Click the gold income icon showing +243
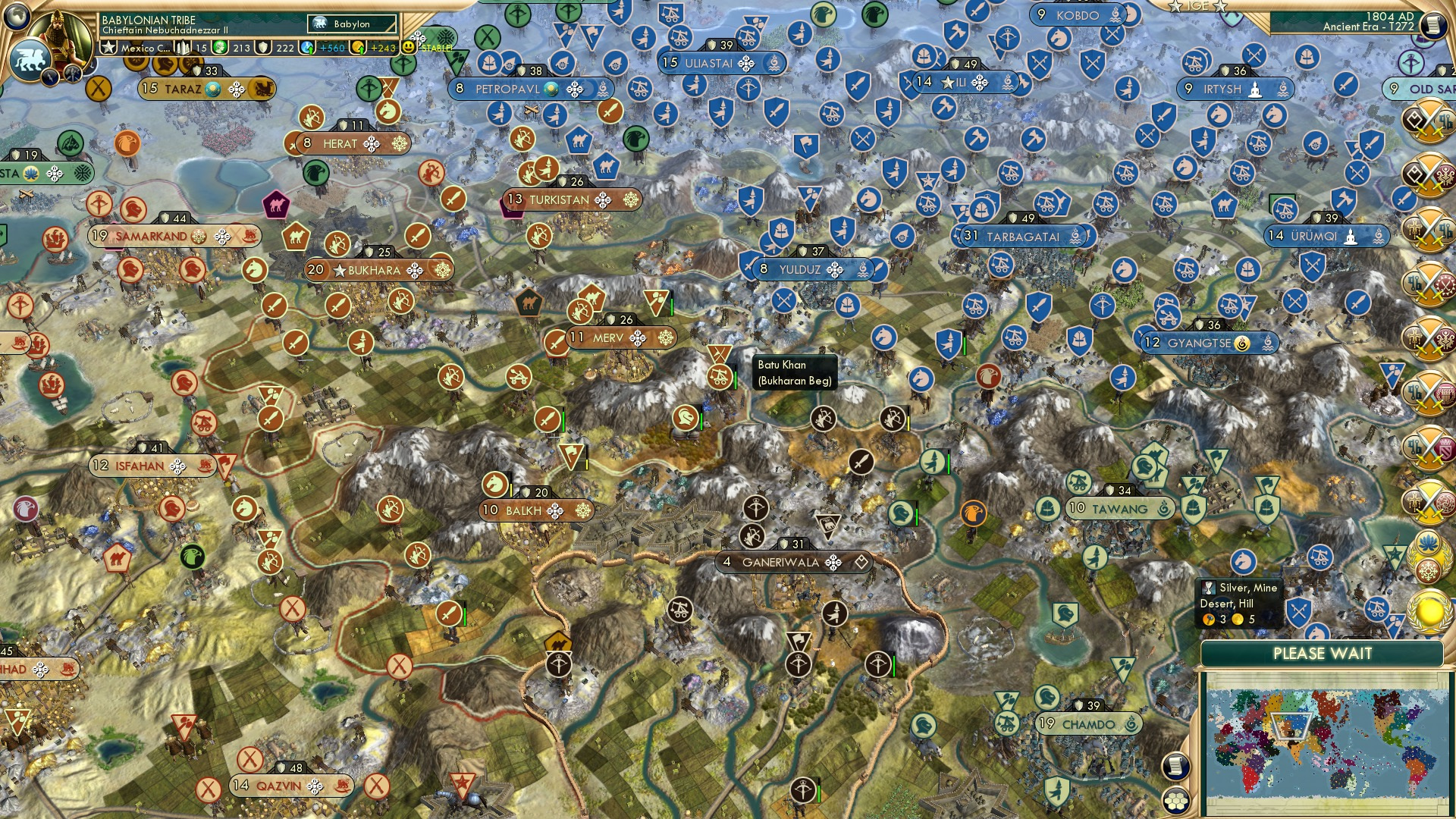1456x819 pixels. [x=379, y=47]
